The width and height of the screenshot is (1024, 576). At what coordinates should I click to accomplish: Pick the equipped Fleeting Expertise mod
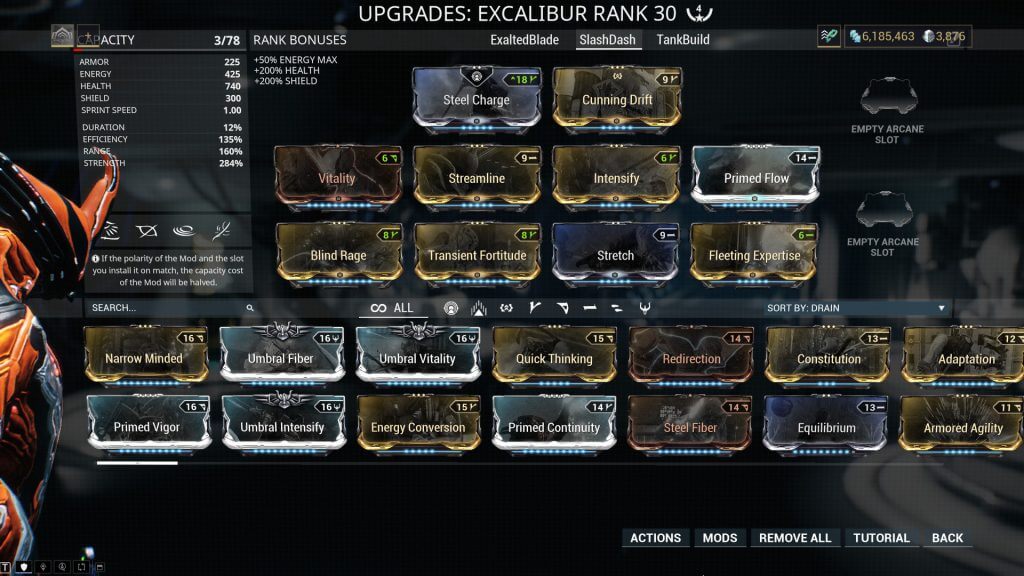755,254
